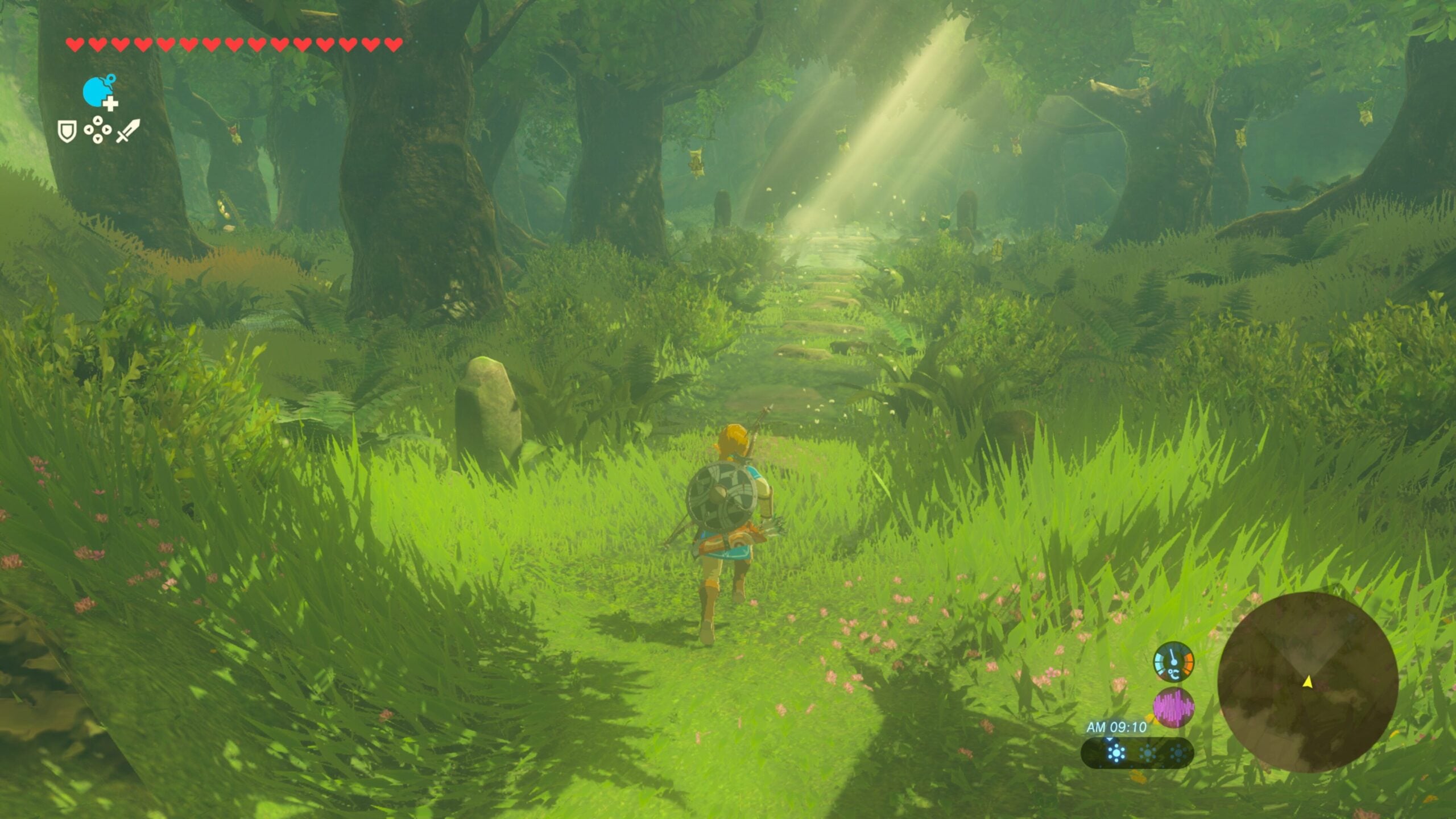The width and height of the screenshot is (1456, 819).
Task: Click the plus sign on the Sheikah Sensor
Action: pyautogui.click(x=110, y=103)
